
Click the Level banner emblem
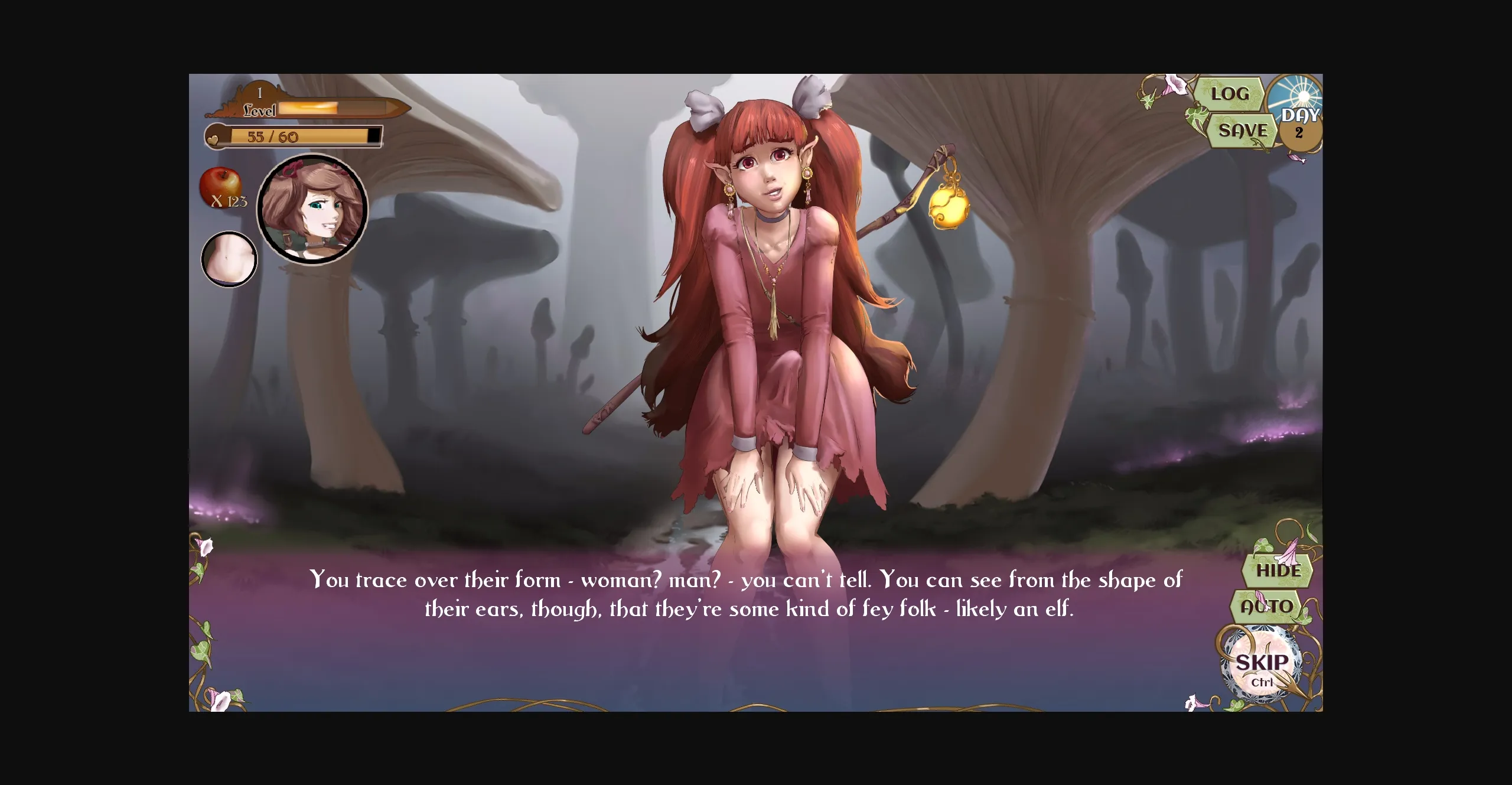coord(258,101)
